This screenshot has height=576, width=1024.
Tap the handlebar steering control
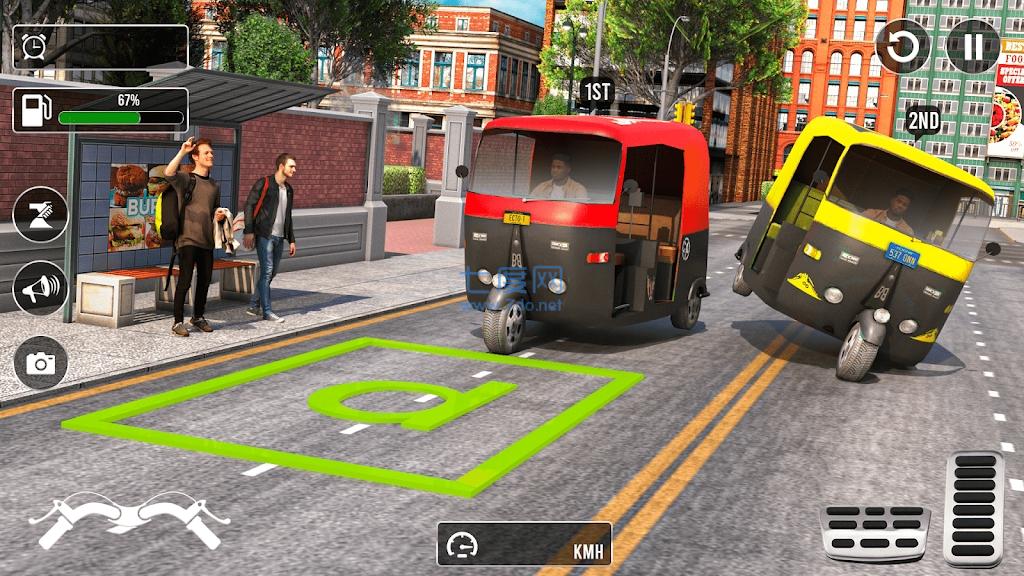[x=129, y=520]
